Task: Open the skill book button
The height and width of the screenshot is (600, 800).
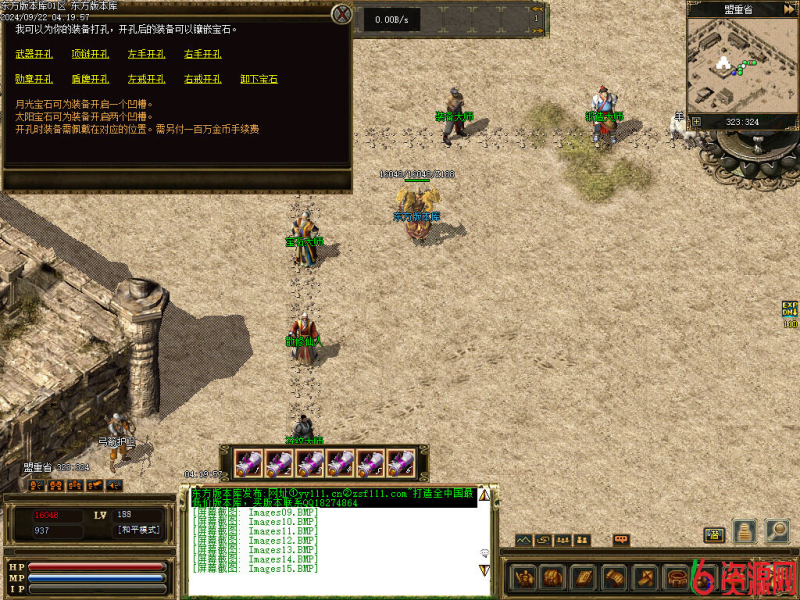Action: pyautogui.click(x=583, y=577)
